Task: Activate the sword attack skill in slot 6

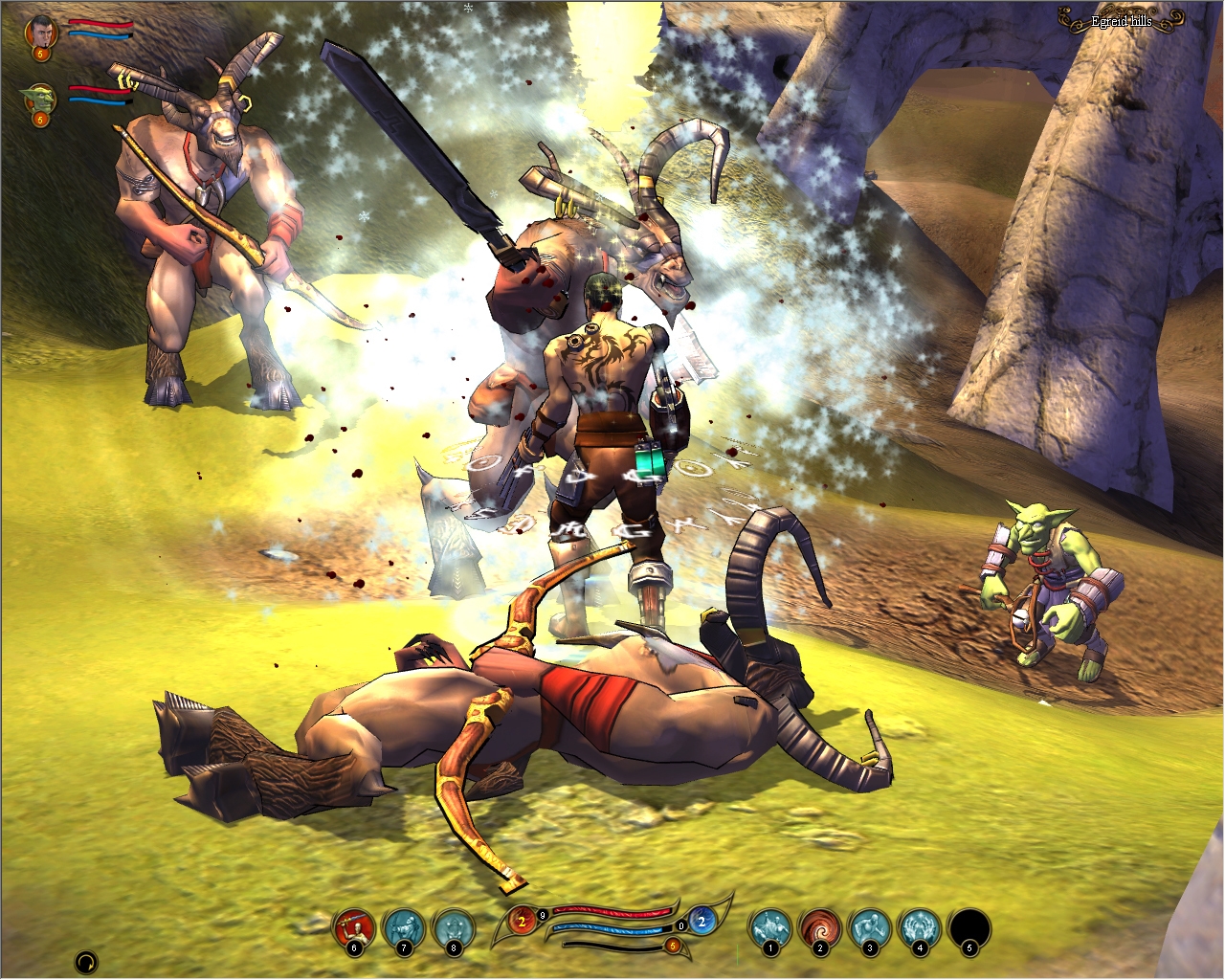Action: point(352,927)
